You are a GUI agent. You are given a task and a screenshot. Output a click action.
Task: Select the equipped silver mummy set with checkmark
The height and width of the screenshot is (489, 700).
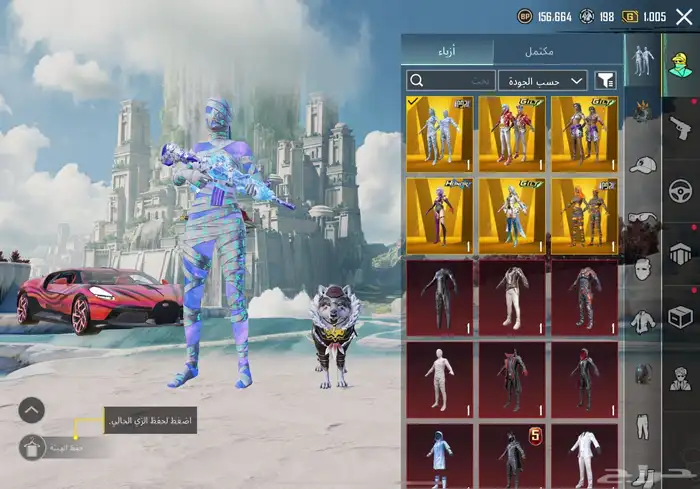[439, 130]
